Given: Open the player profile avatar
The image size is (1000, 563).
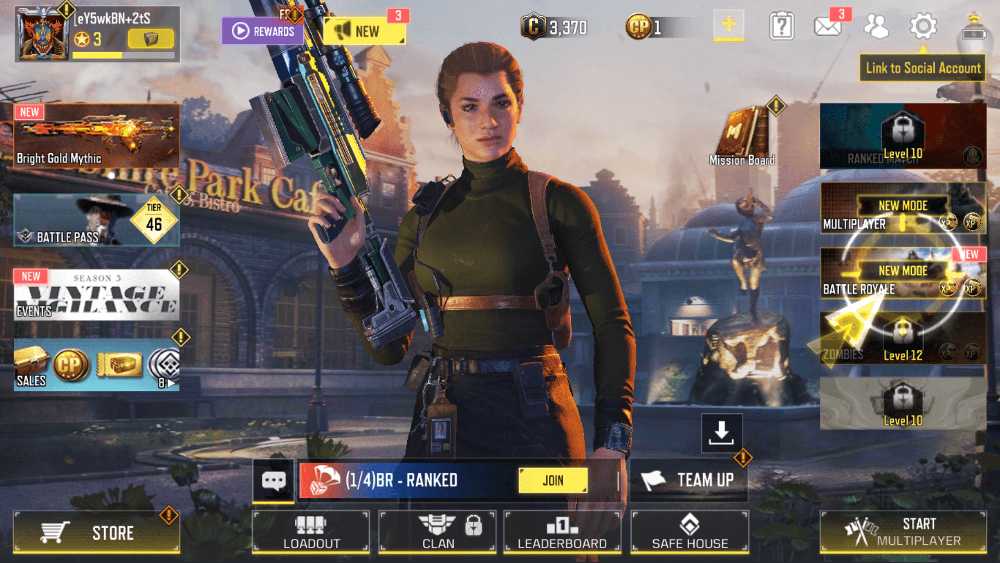Looking at the screenshot, I should coord(40,32).
